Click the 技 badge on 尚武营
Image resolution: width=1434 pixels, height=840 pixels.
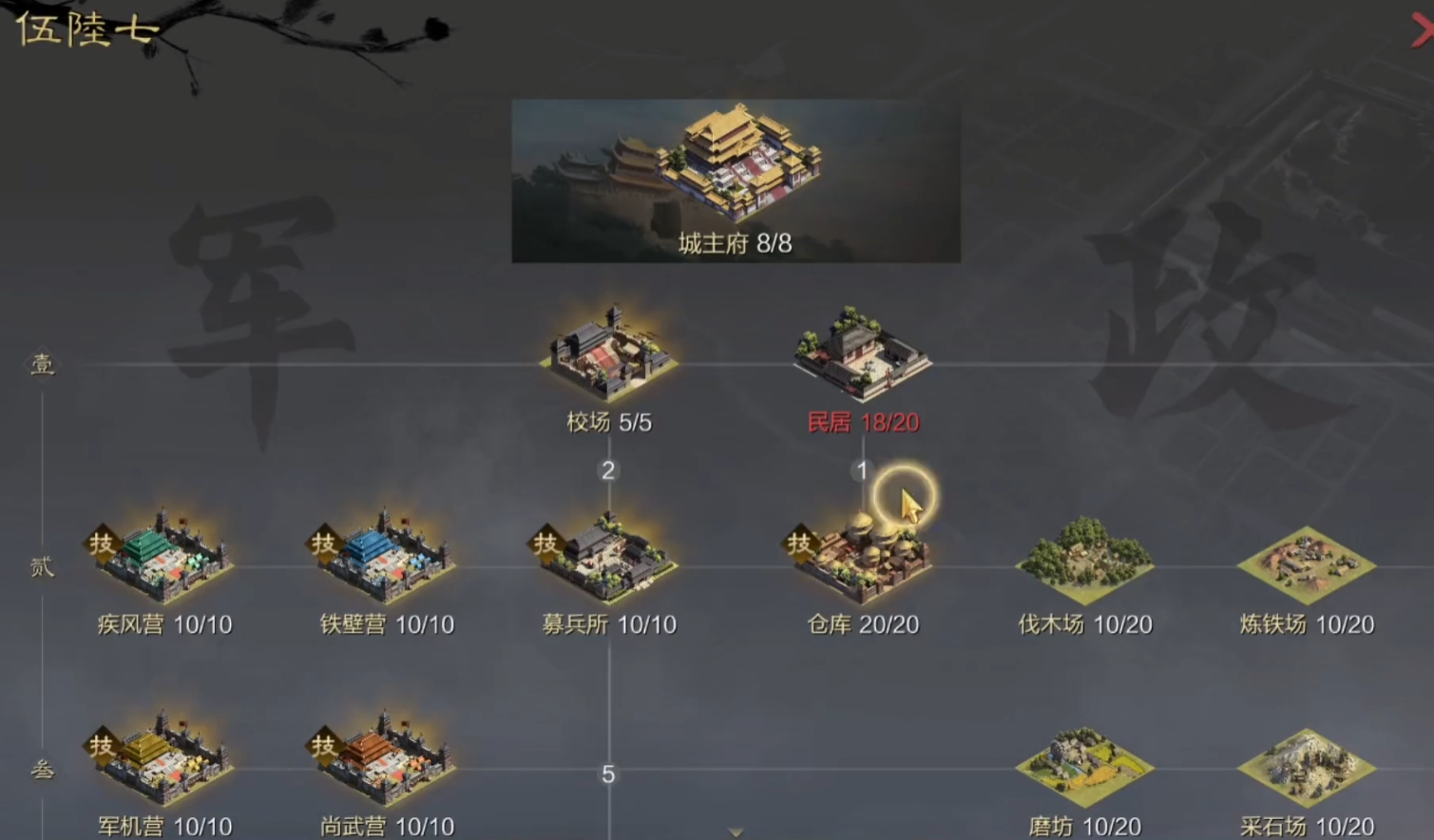[323, 748]
